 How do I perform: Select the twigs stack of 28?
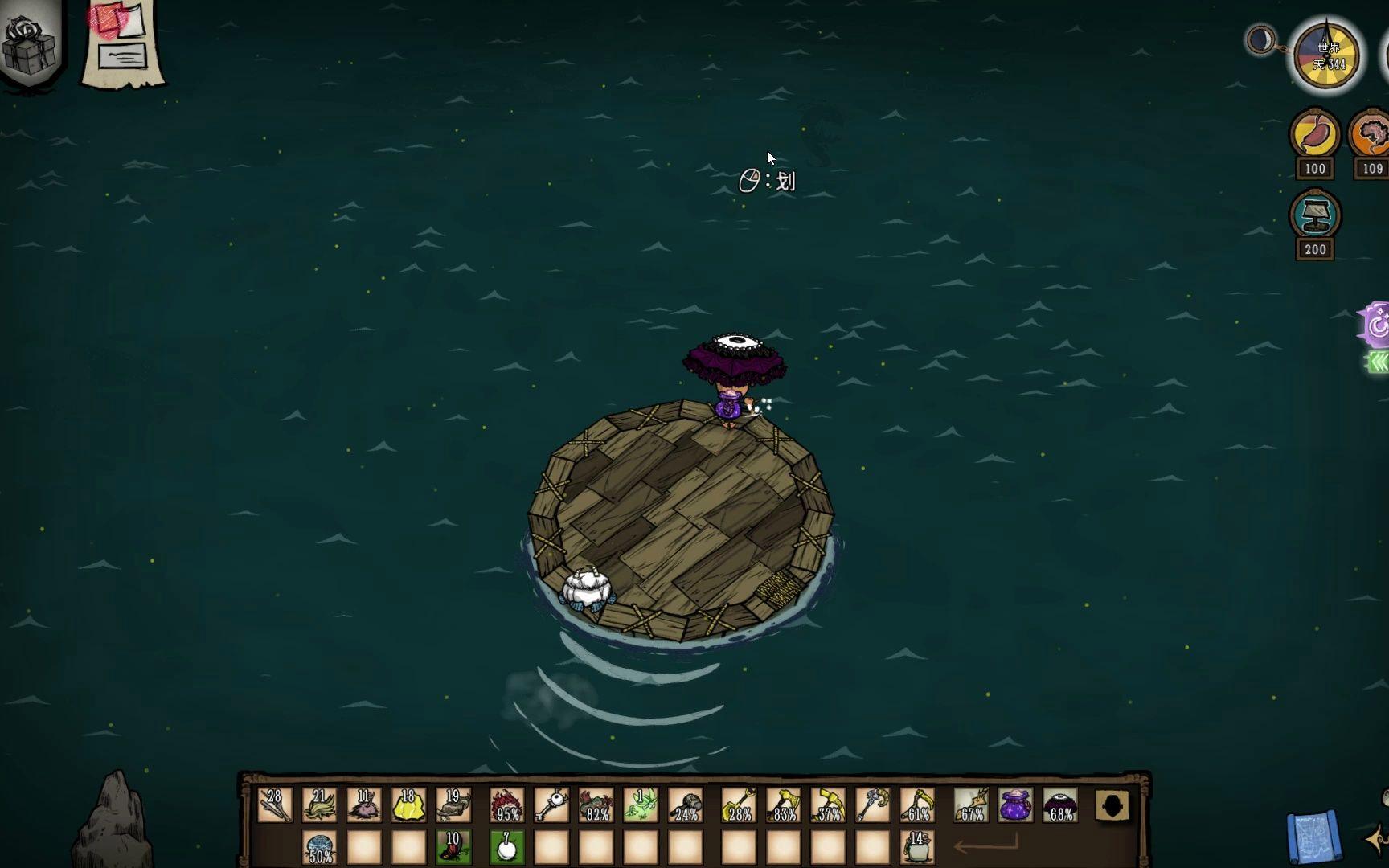274,805
